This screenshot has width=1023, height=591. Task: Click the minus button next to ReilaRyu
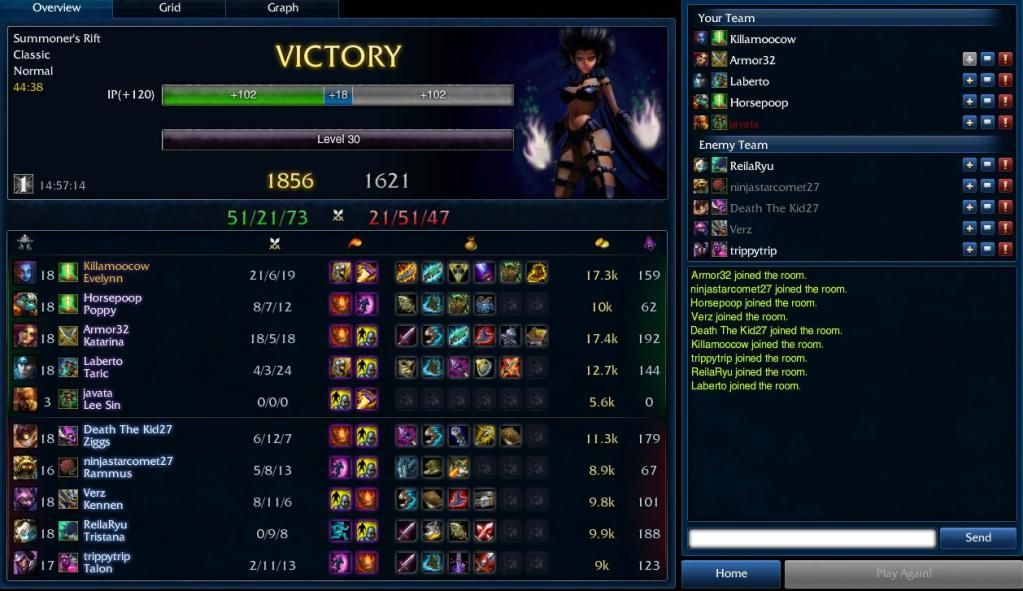tap(987, 166)
